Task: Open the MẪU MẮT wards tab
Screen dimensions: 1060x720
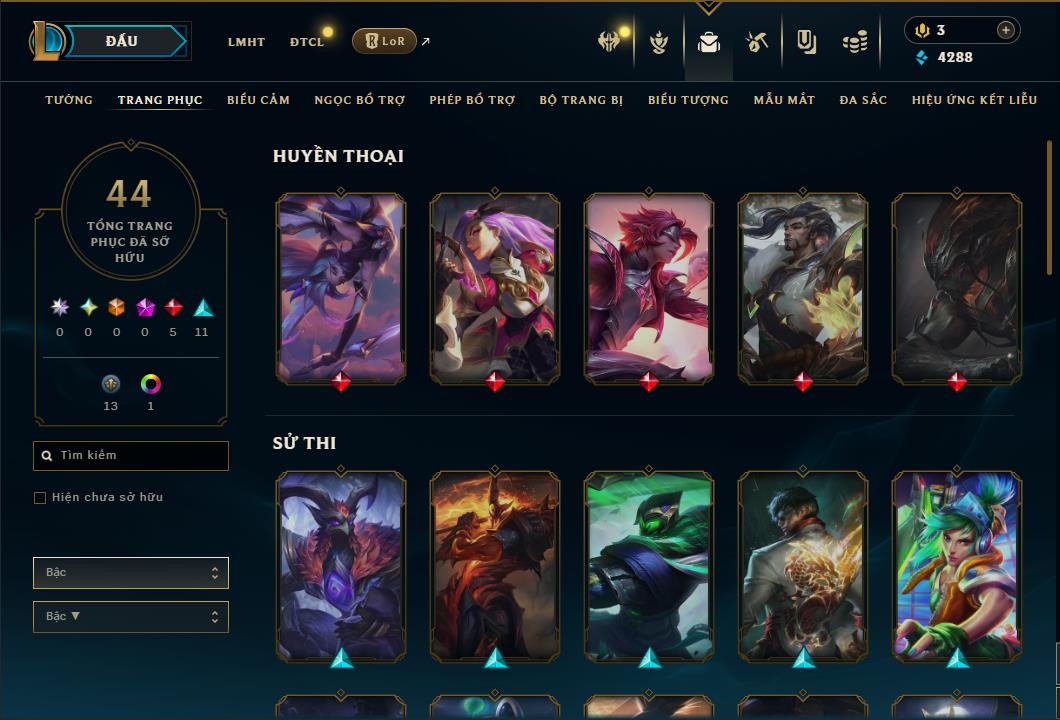Action: (x=784, y=100)
